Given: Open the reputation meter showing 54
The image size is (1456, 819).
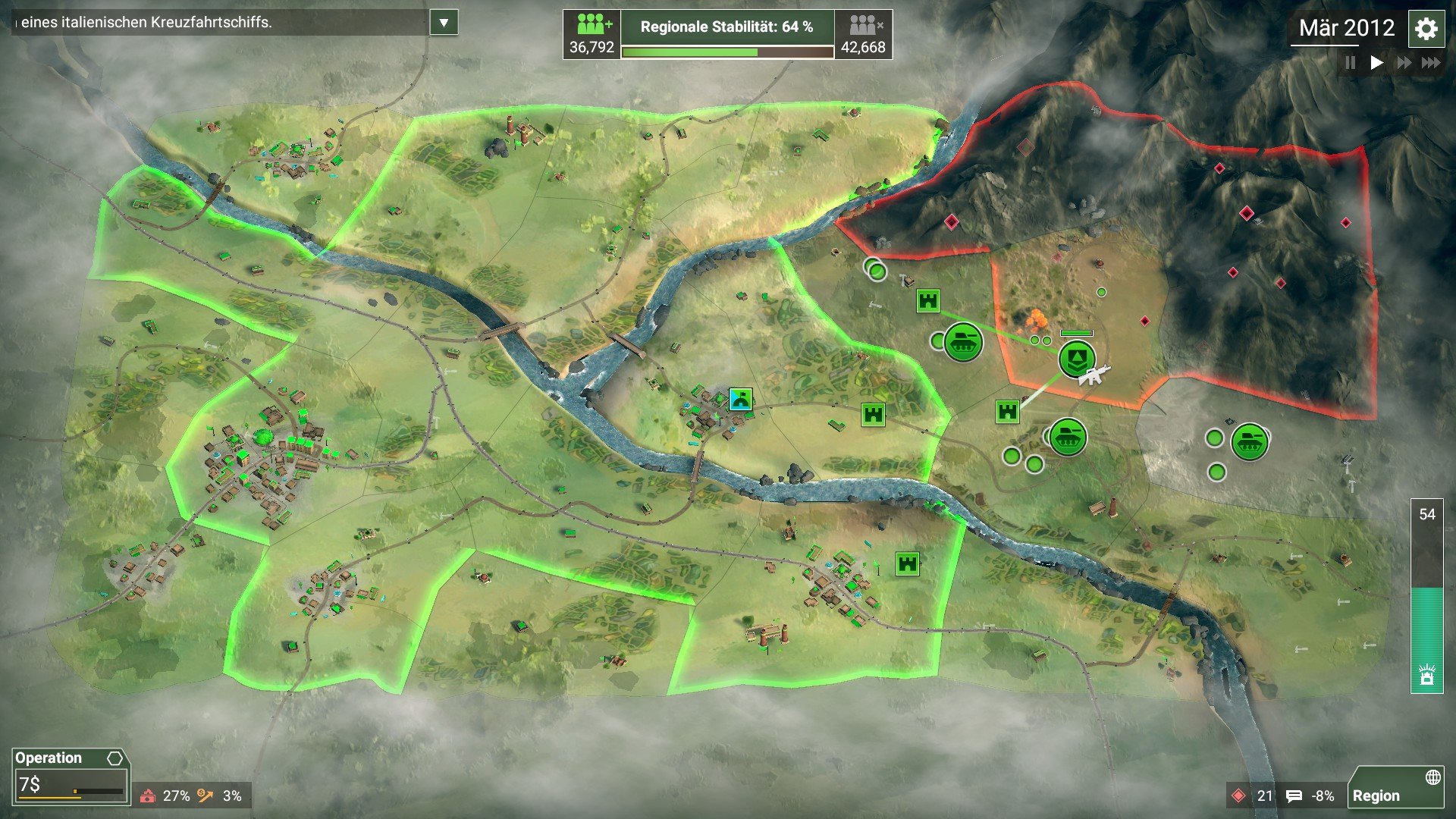Looking at the screenshot, I should click(1426, 595).
